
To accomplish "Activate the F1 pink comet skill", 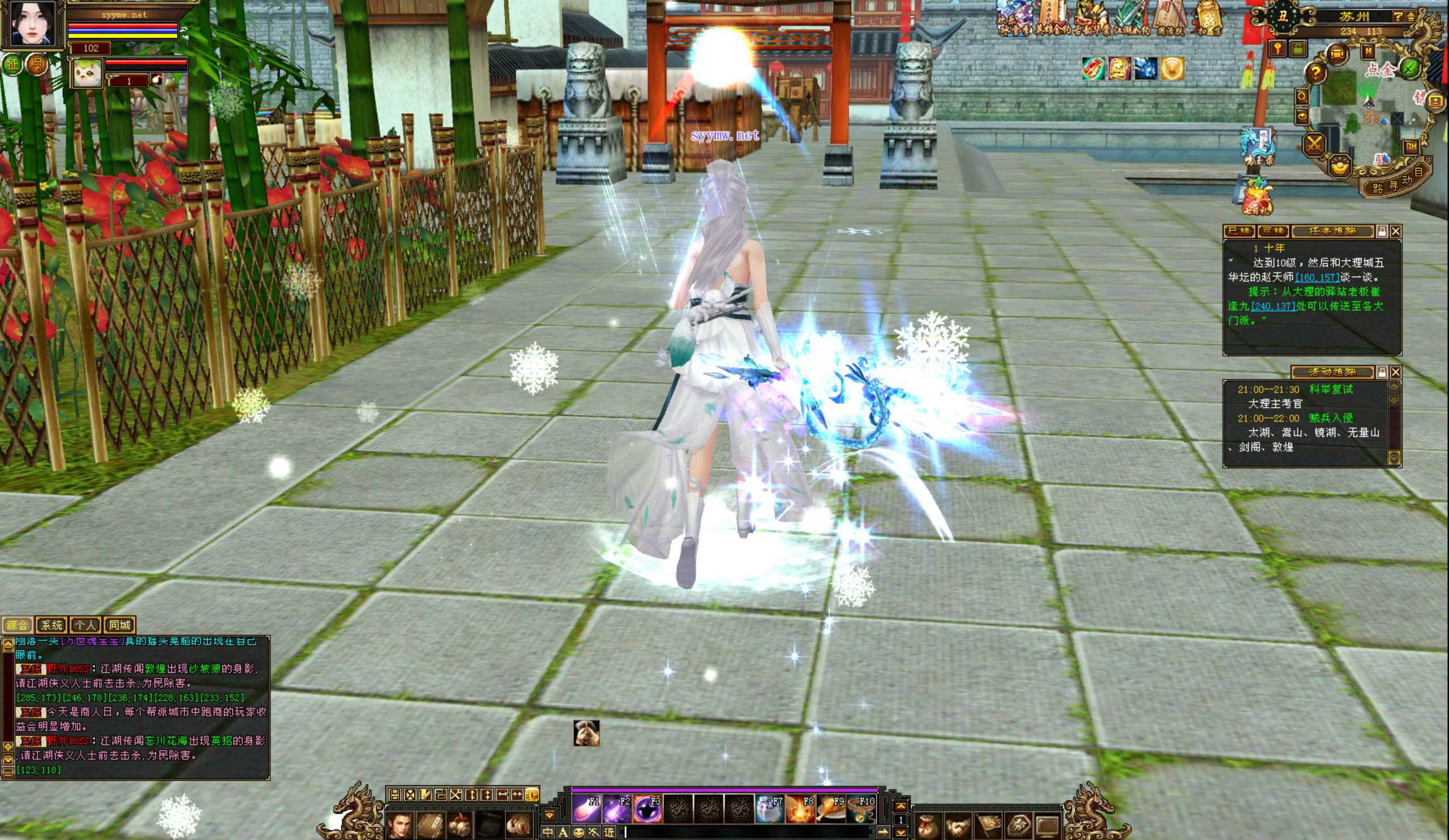I will (586, 809).
